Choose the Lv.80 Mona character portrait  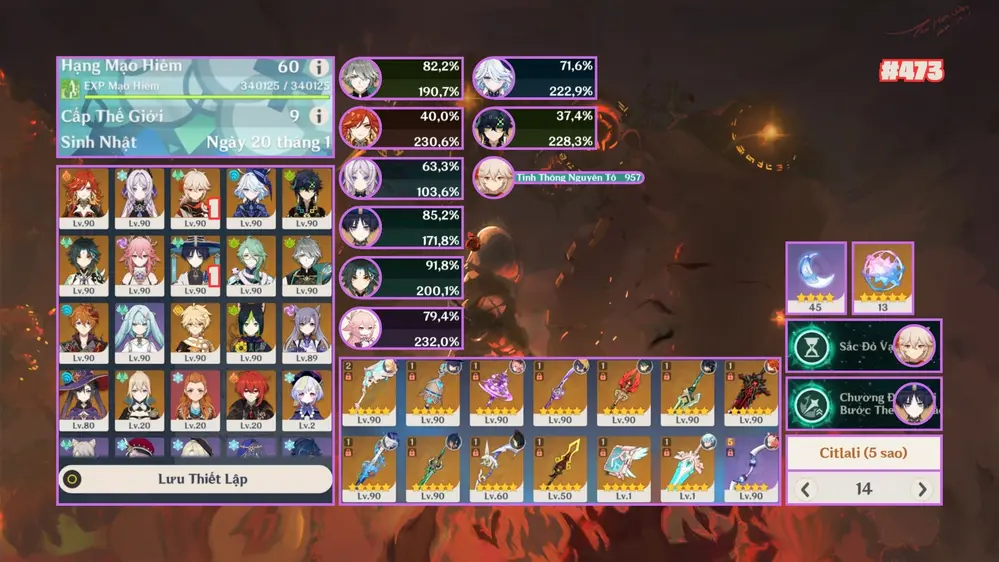83,399
